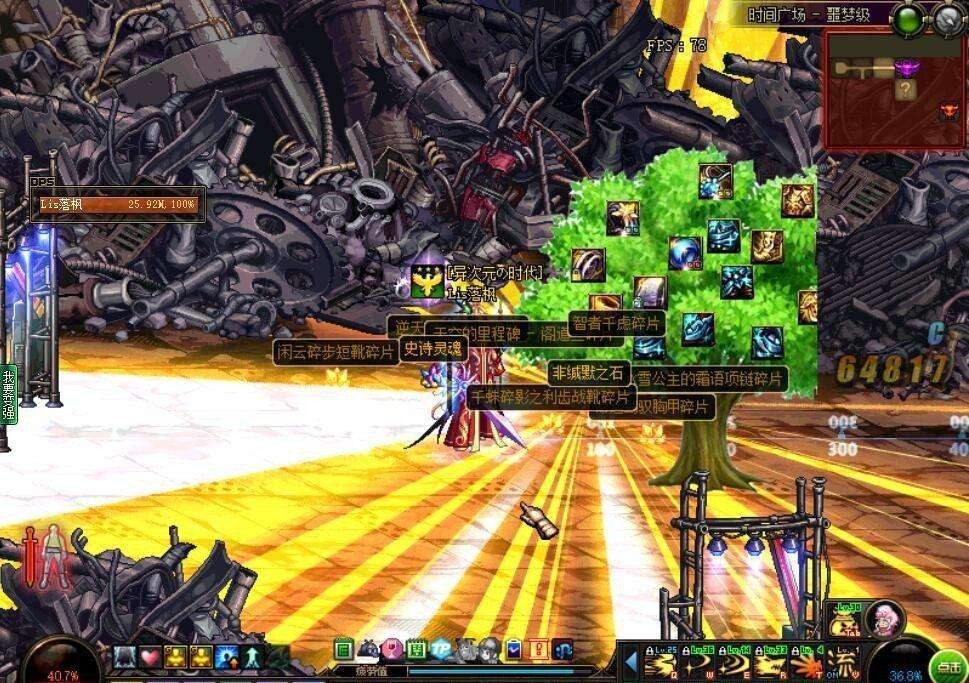Click the grey arrow orb button
Screen dimensions: 969x683
tap(949, 17)
